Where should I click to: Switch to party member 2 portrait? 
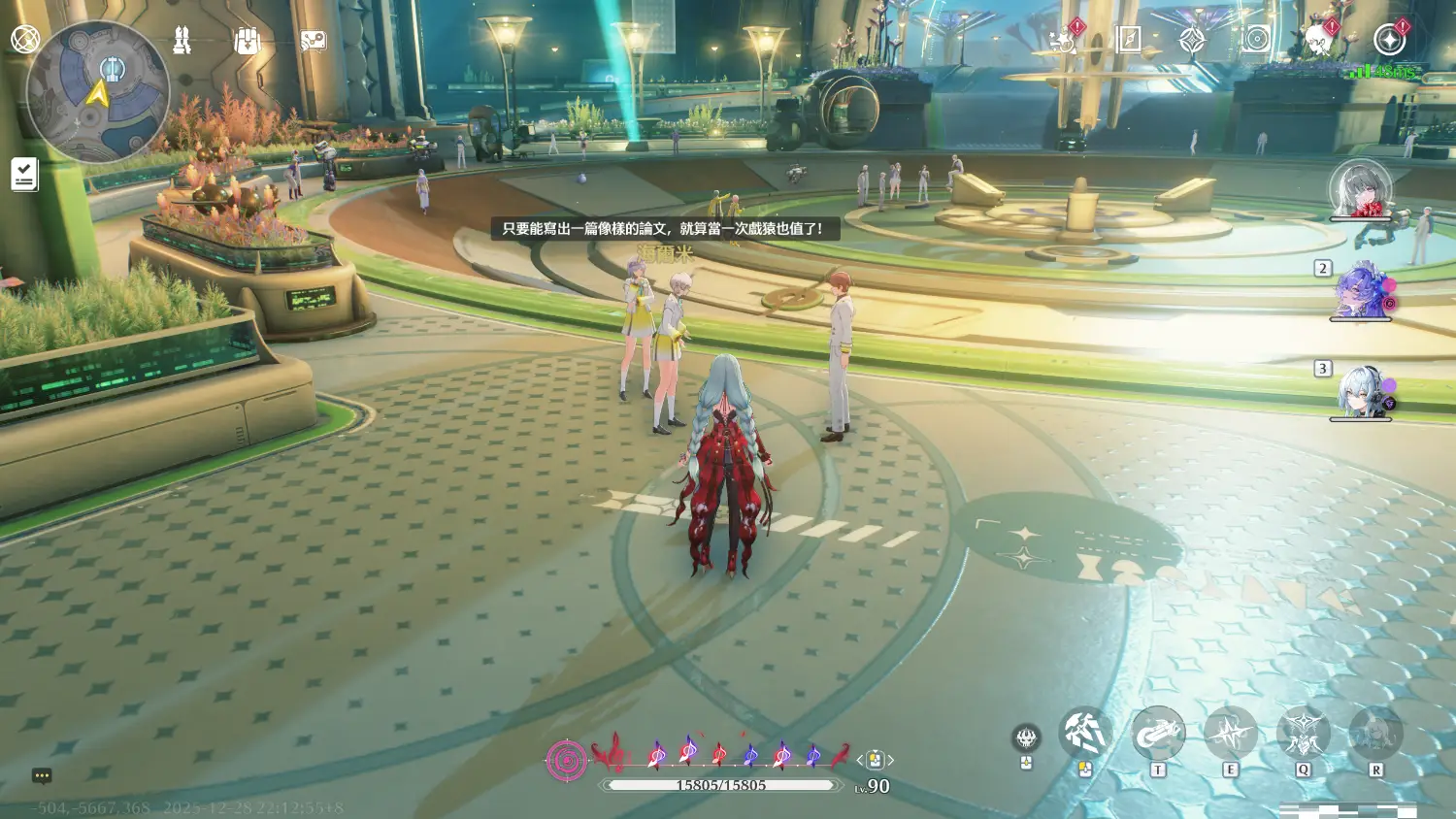1360,290
